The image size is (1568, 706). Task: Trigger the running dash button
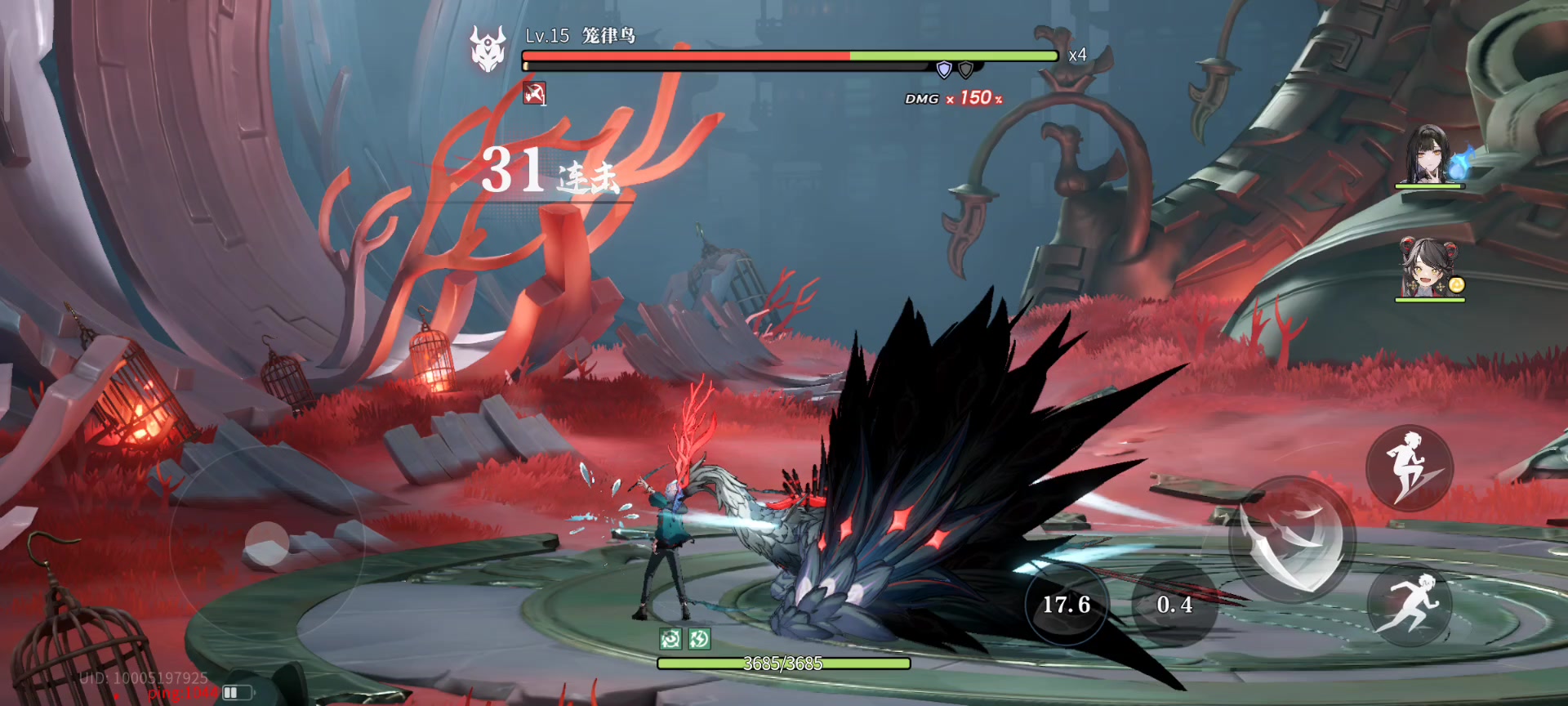tap(1410, 605)
